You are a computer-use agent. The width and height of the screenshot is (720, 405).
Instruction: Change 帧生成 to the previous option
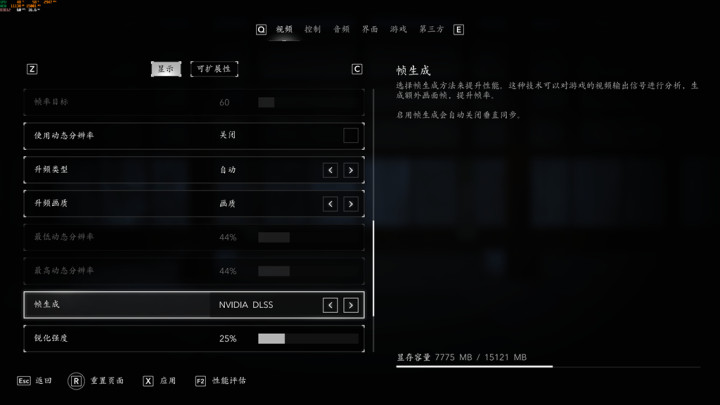330,305
